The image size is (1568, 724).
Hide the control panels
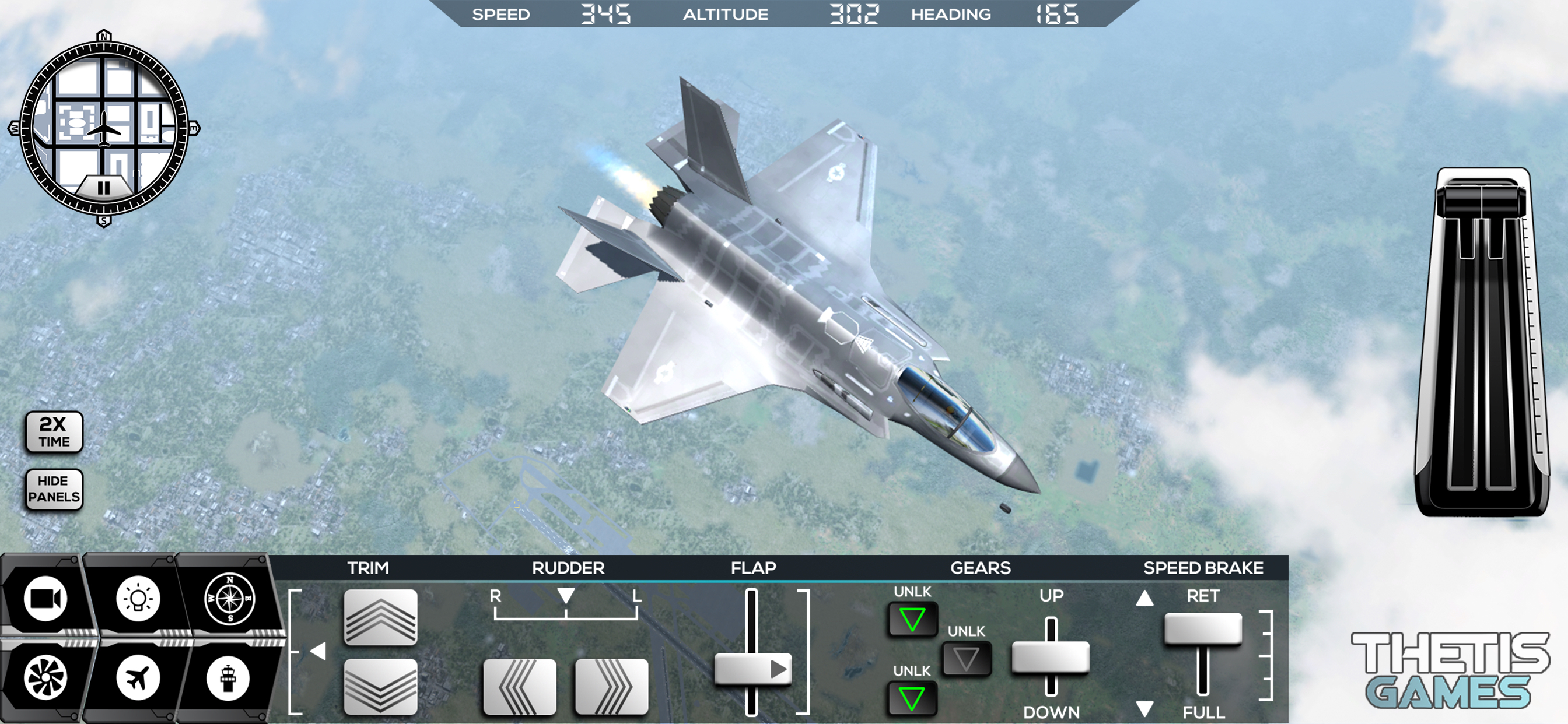point(54,489)
